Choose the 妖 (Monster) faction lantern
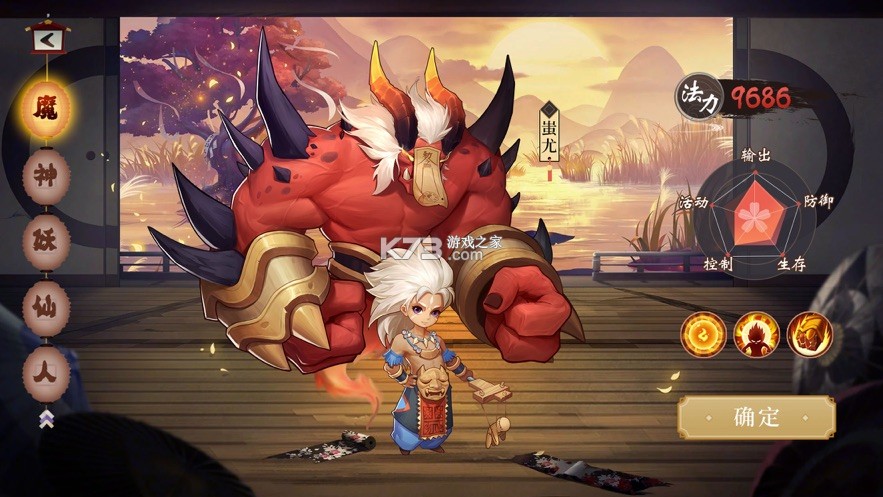The height and width of the screenshot is (497, 883). point(46,242)
